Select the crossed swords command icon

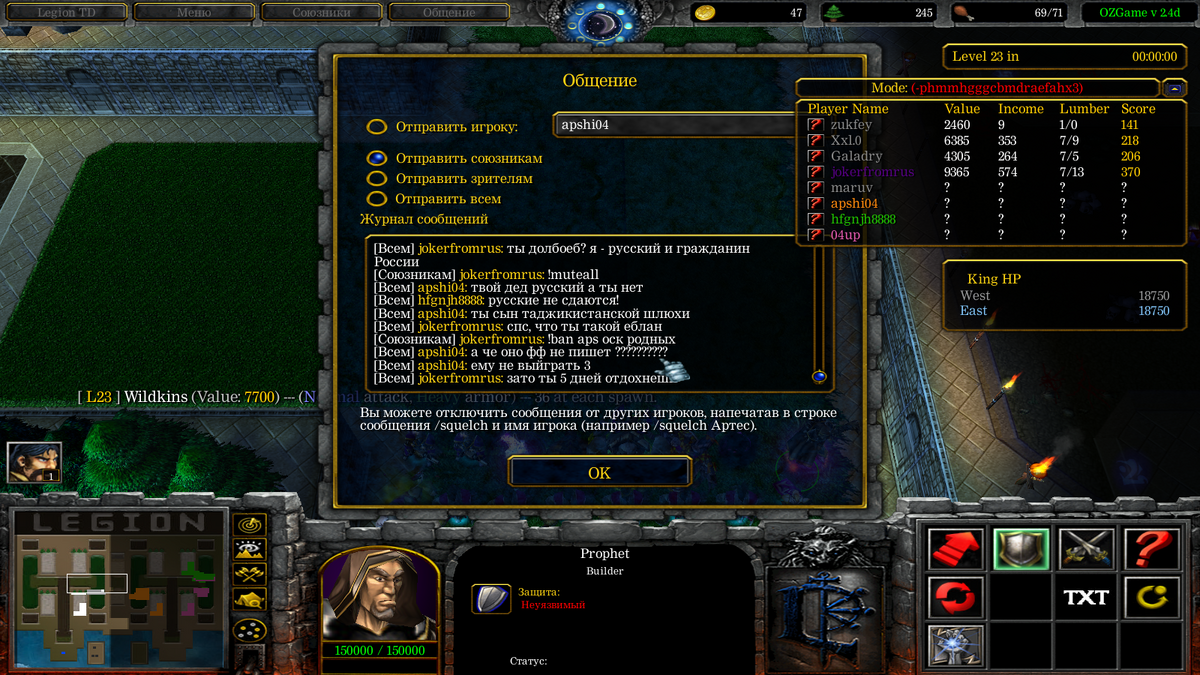click(x=1086, y=549)
